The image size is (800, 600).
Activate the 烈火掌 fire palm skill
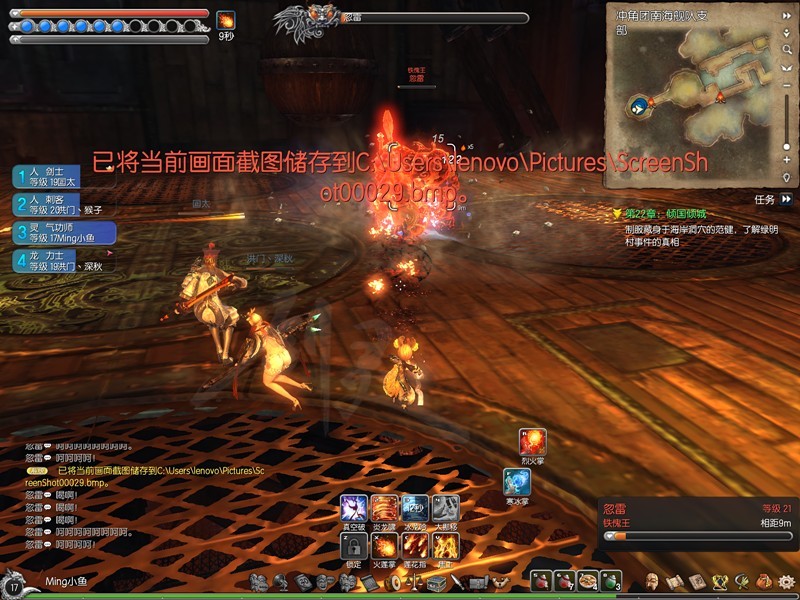click(x=533, y=441)
